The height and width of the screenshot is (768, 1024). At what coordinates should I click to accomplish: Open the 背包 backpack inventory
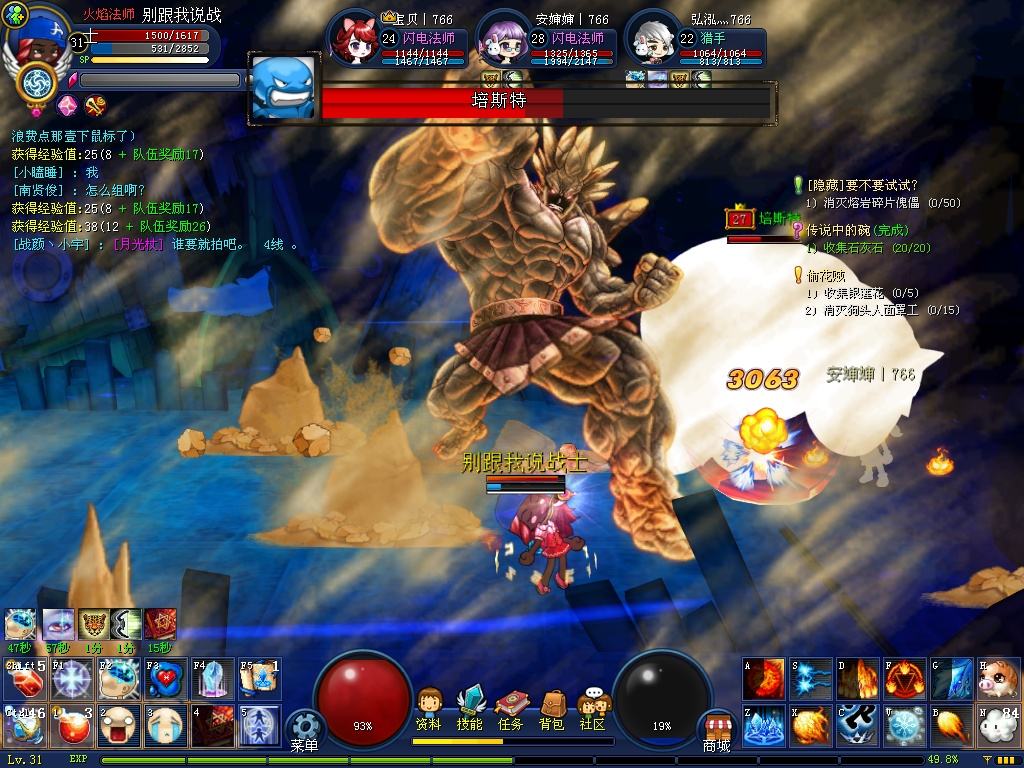tap(551, 708)
